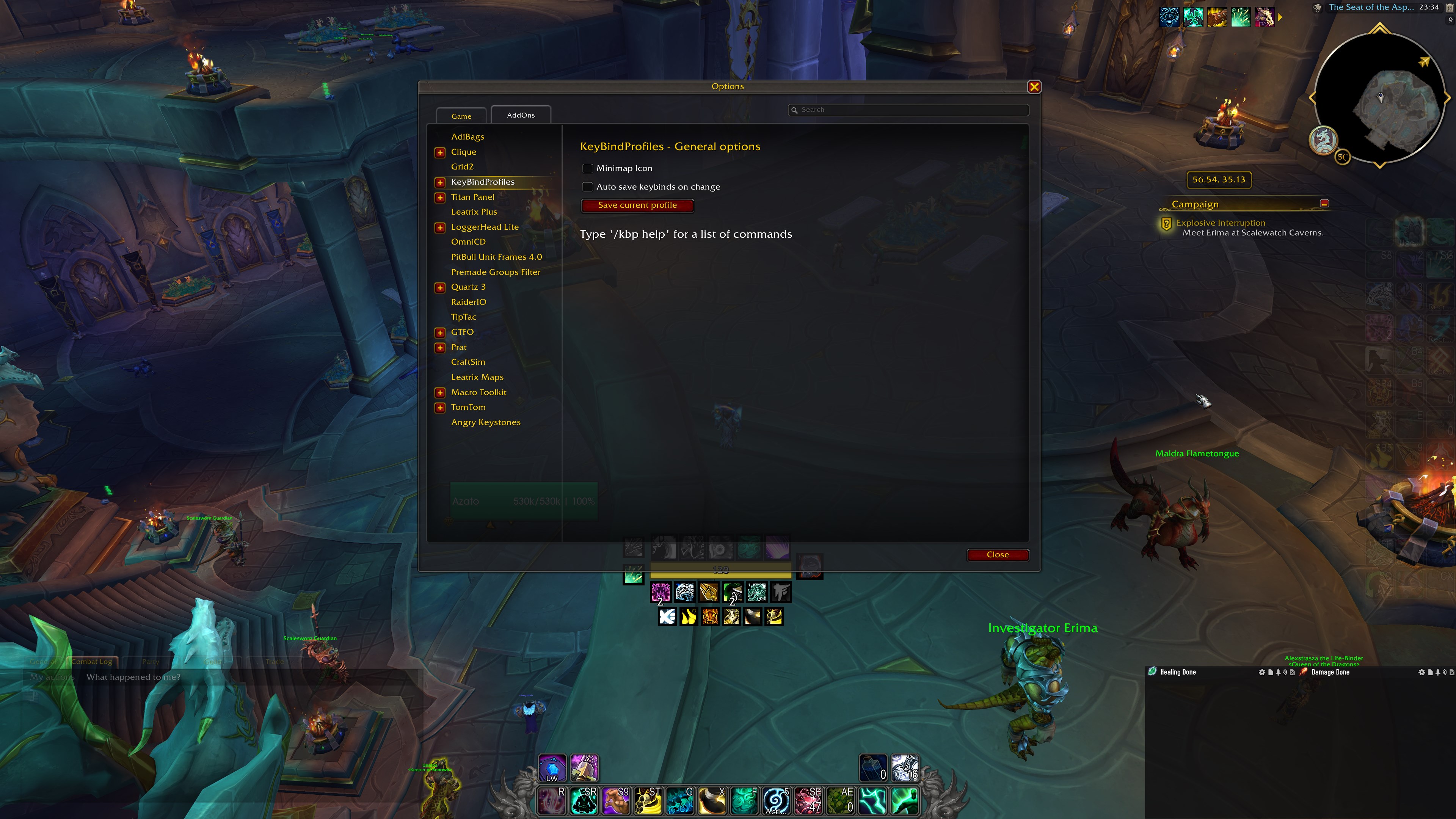This screenshot has width=1456, height=819.
Task: Collapse the Campaign objective tracker
Action: (x=1325, y=204)
